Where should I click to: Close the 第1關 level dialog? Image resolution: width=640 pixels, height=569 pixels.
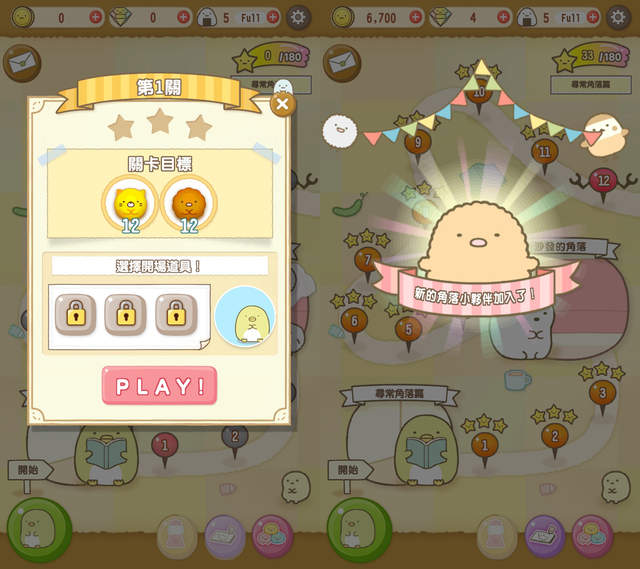pyautogui.click(x=283, y=103)
